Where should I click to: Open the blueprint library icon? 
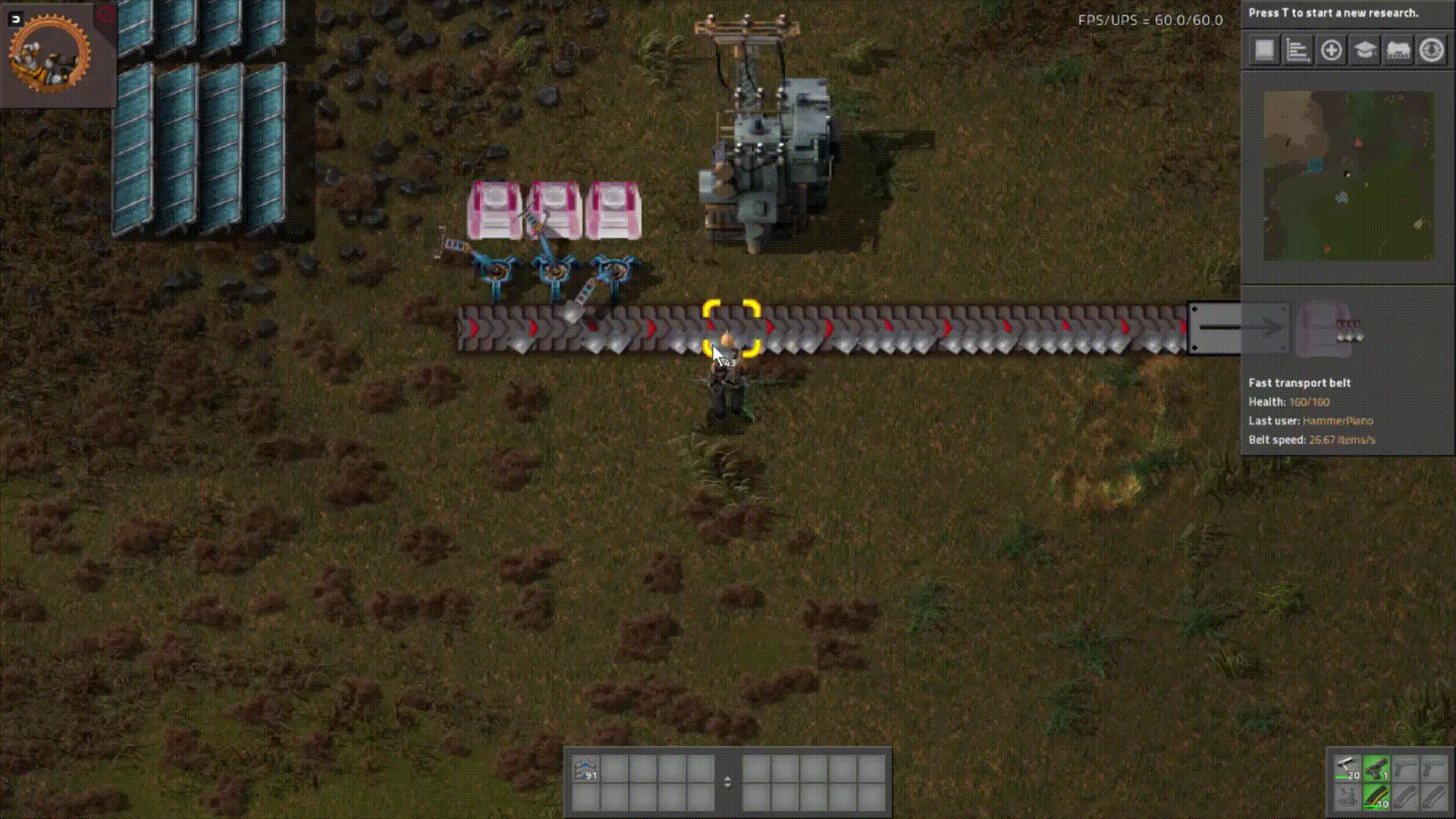pyautogui.click(x=1263, y=50)
